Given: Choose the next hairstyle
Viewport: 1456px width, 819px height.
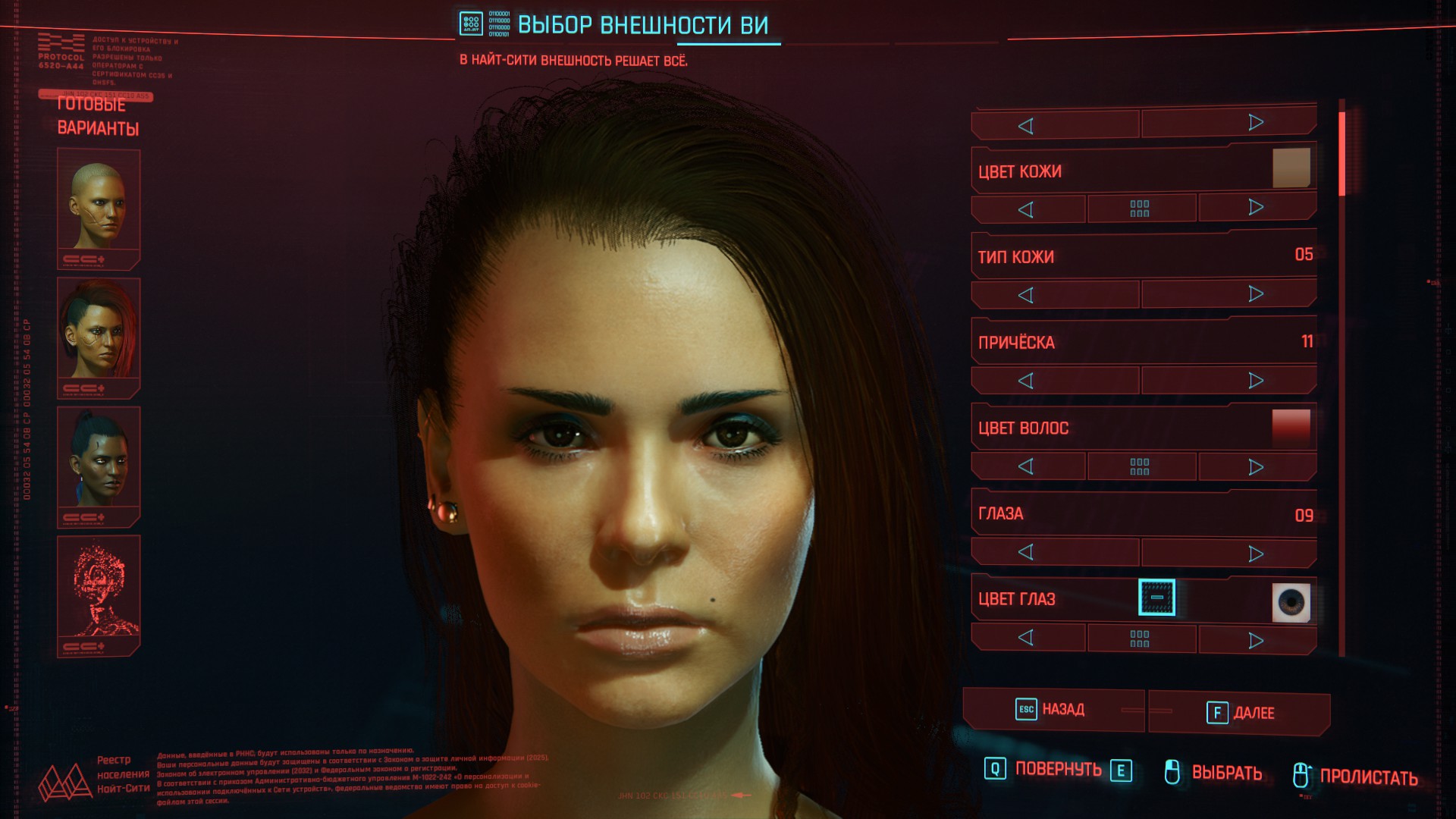Looking at the screenshot, I should (1256, 380).
